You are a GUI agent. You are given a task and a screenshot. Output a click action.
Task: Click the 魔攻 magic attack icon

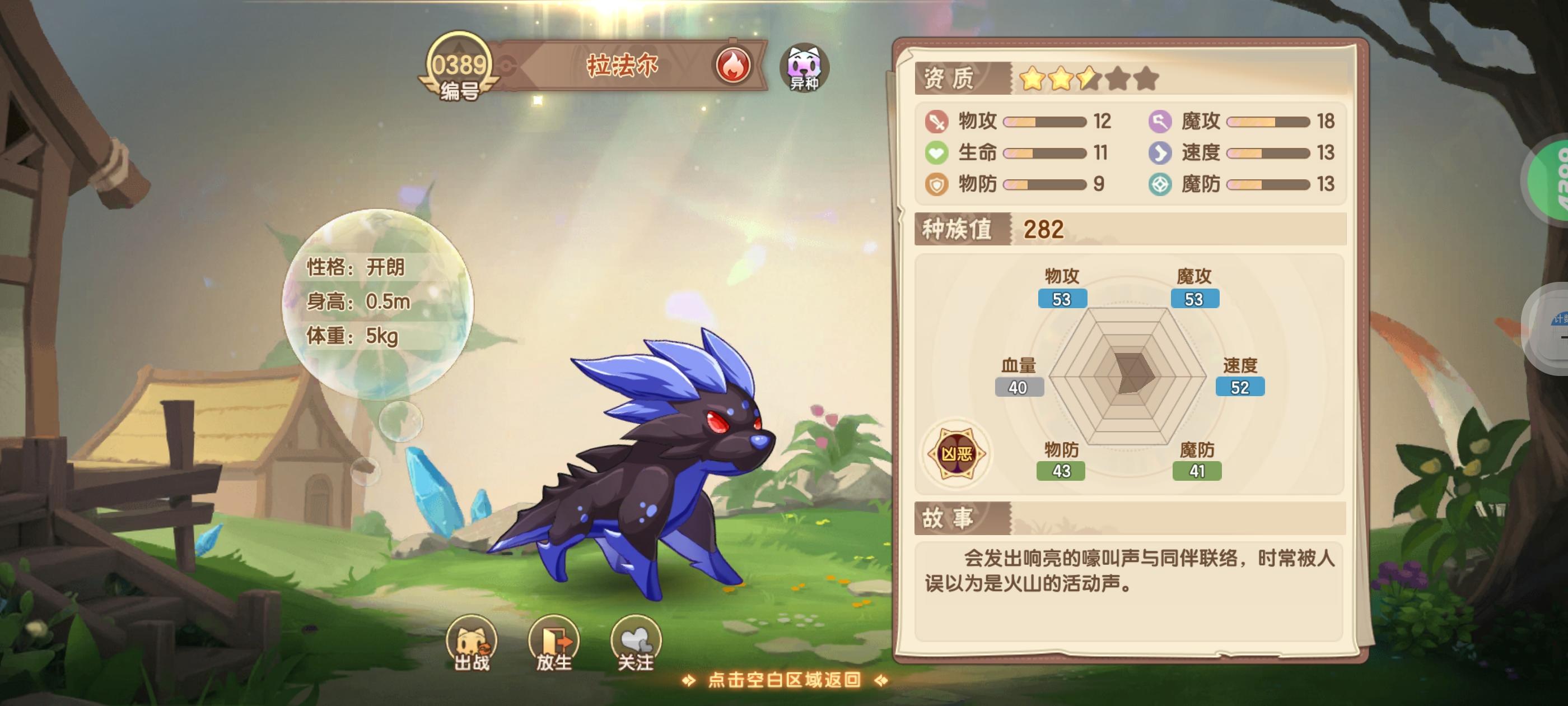point(1159,120)
